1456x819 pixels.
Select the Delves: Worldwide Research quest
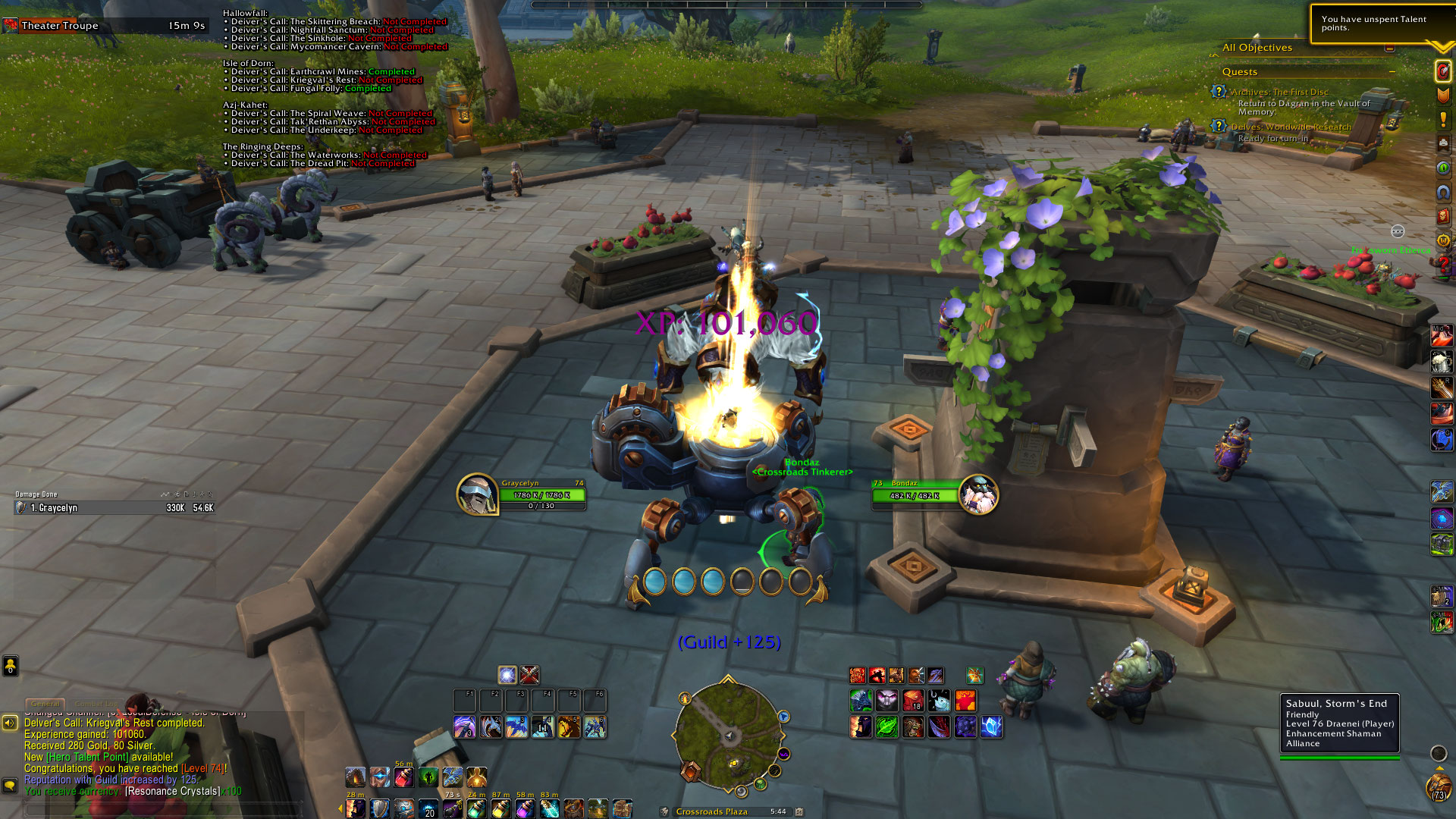(x=1291, y=127)
